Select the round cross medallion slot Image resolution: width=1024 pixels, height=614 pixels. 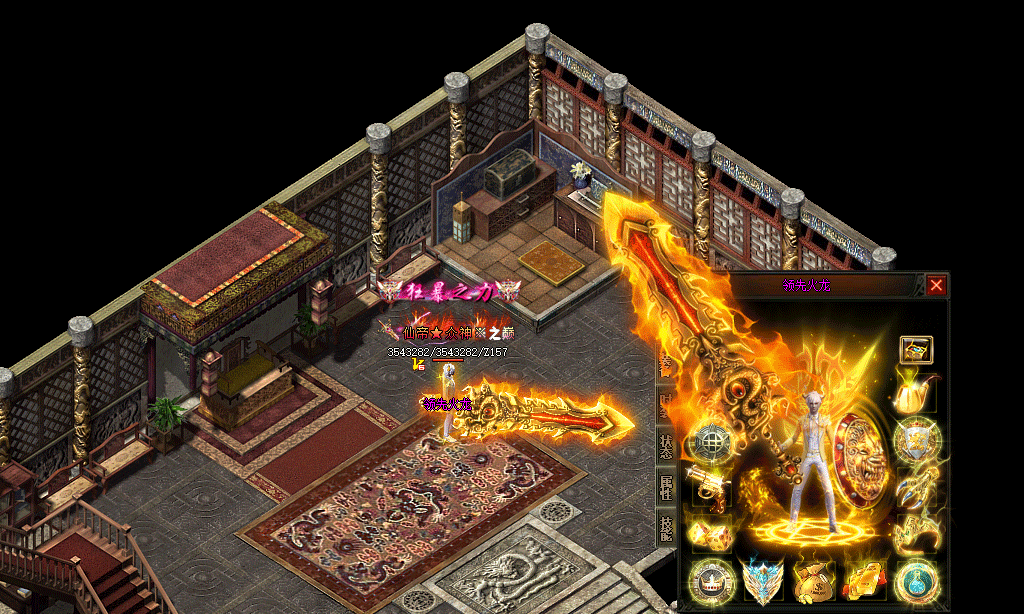tap(710, 441)
